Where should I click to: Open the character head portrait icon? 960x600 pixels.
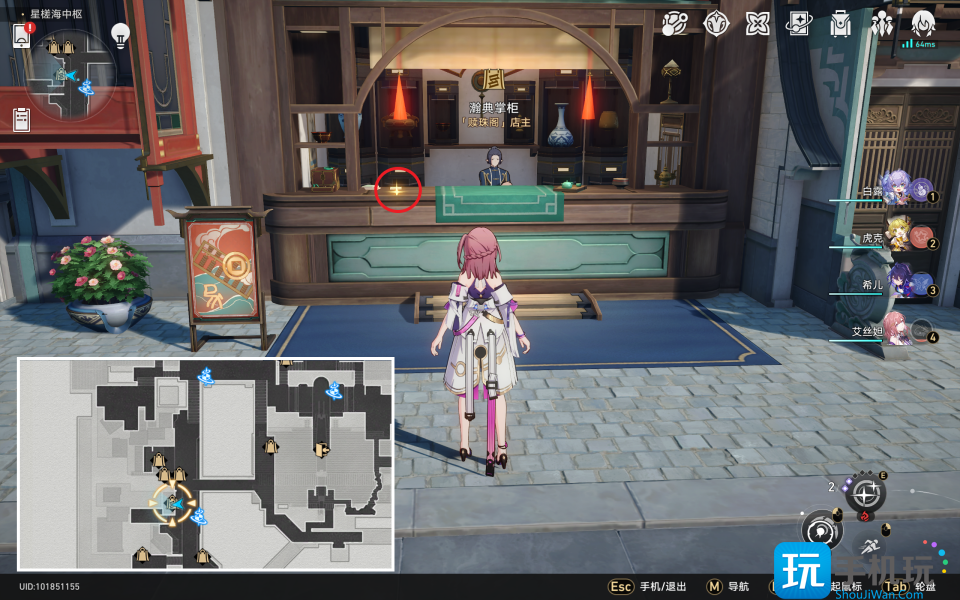coord(923,23)
